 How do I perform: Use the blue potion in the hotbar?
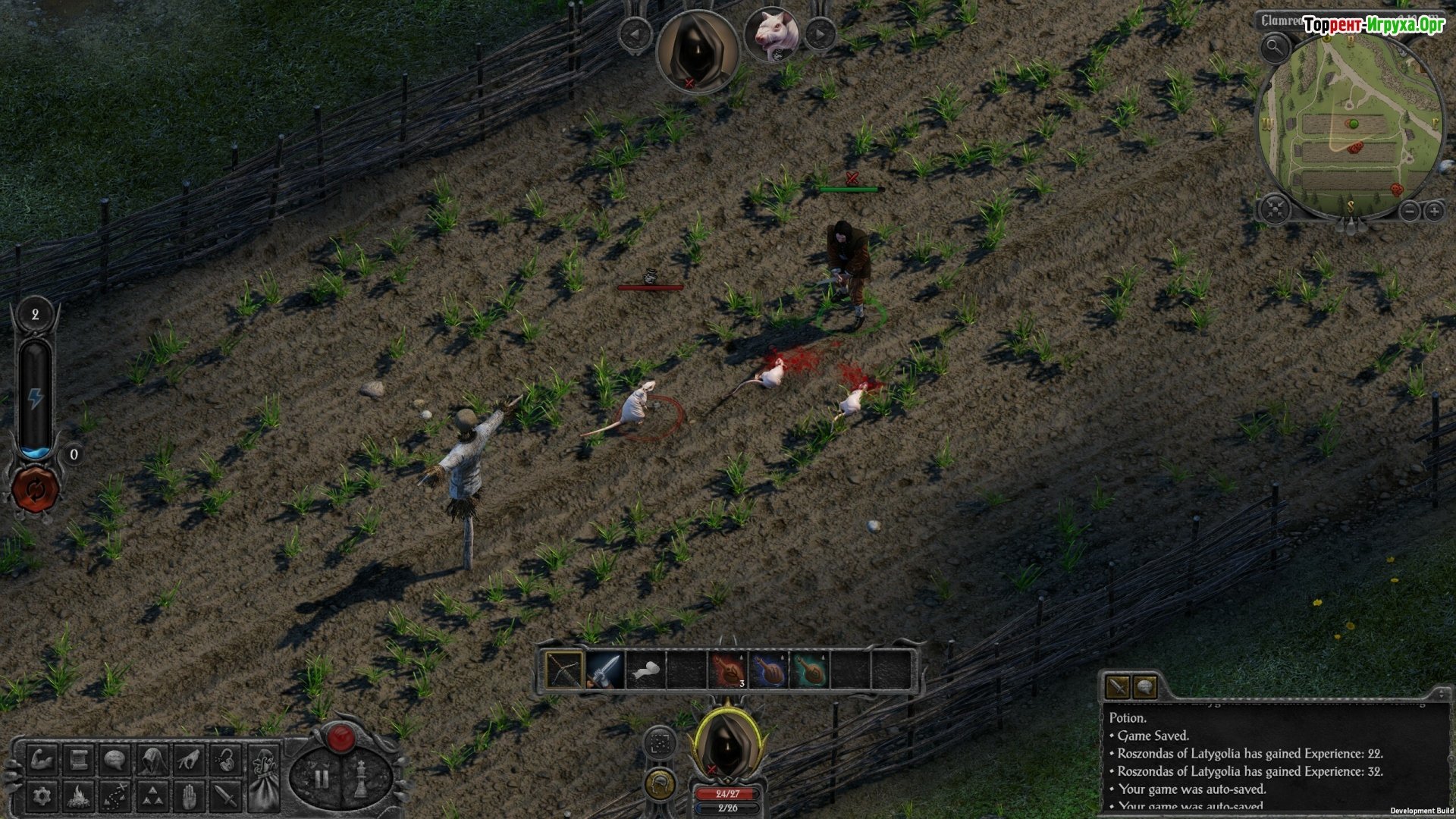[768, 670]
